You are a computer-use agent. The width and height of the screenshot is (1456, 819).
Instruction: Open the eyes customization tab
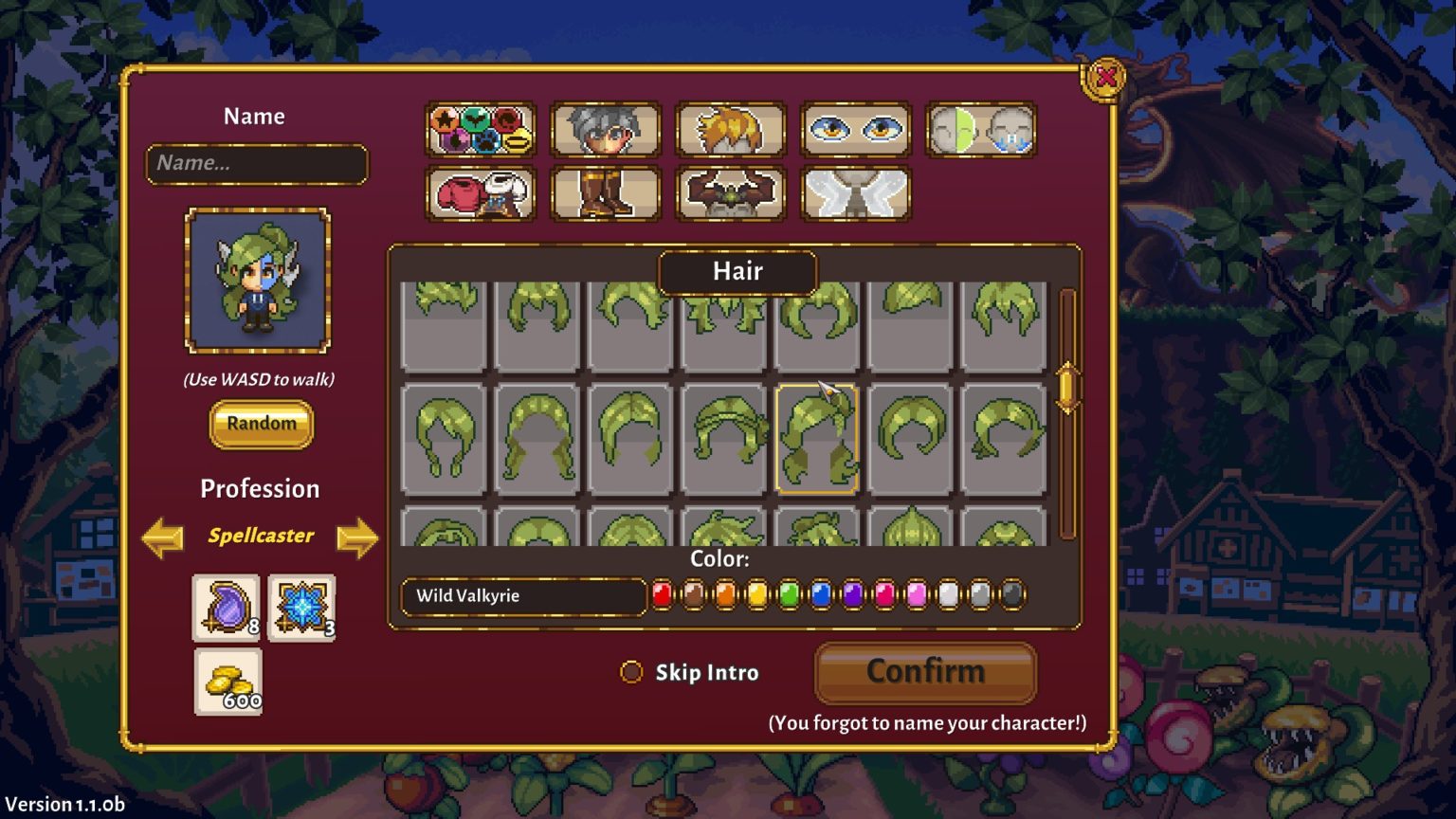pos(855,129)
